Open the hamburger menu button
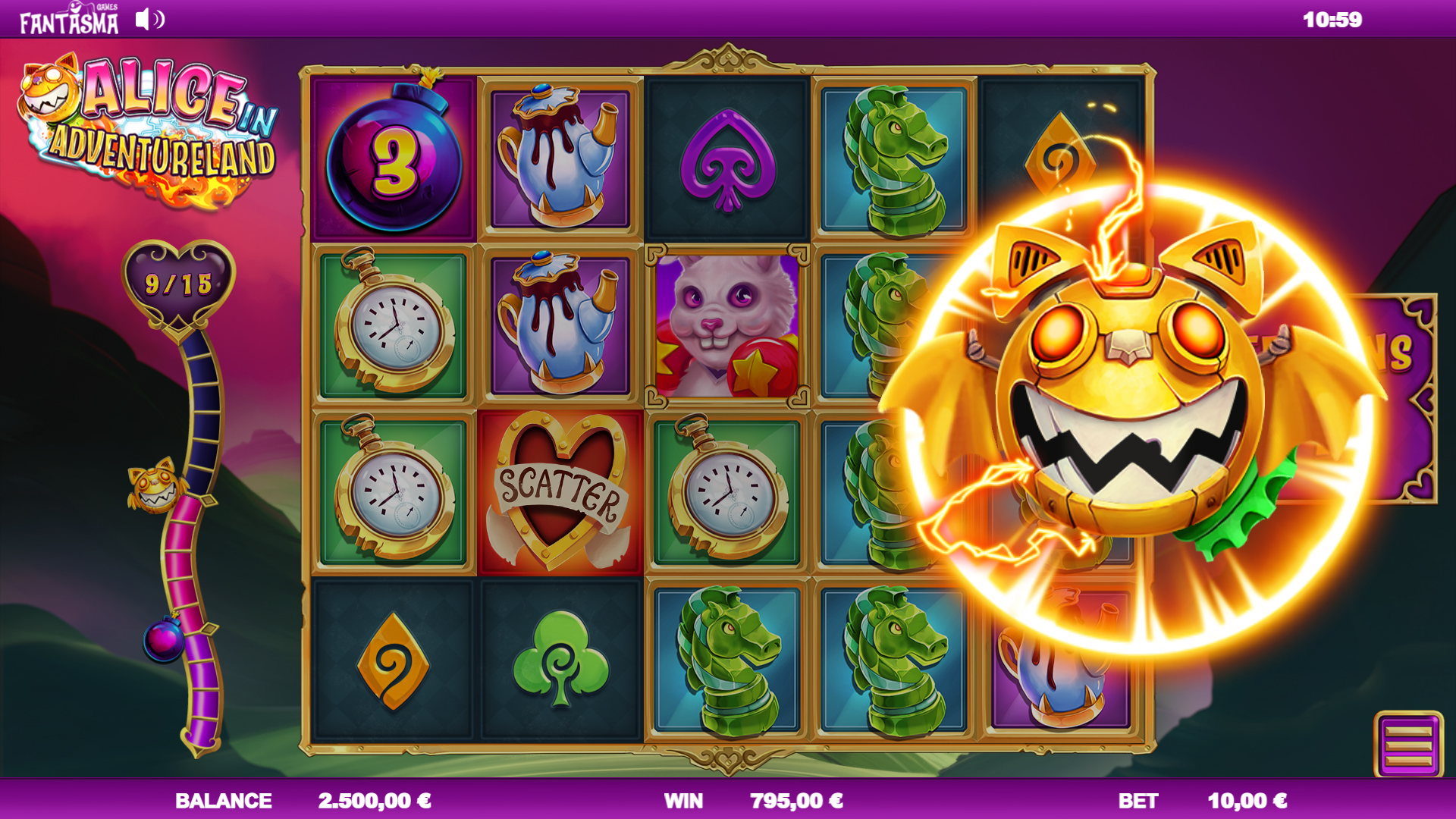1456x819 pixels. (1408, 745)
